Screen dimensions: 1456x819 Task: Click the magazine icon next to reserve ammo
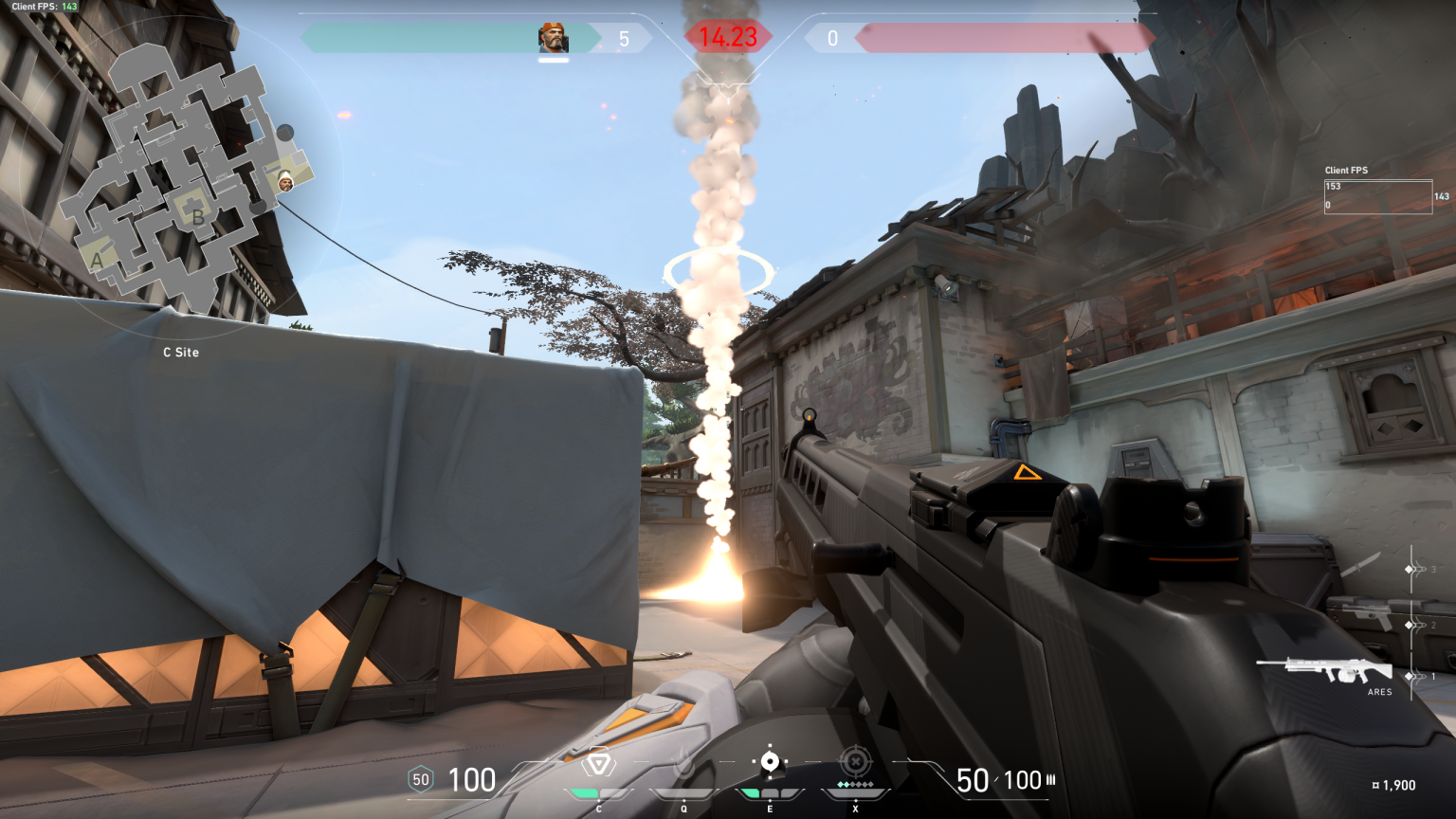1052,779
